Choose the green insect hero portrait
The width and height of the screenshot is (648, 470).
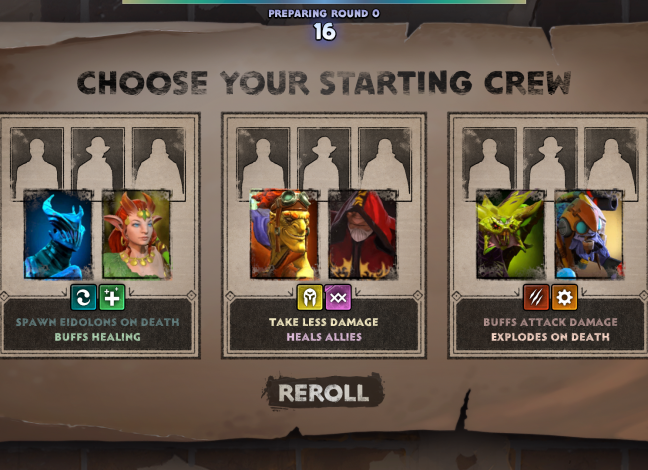click(510, 234)
